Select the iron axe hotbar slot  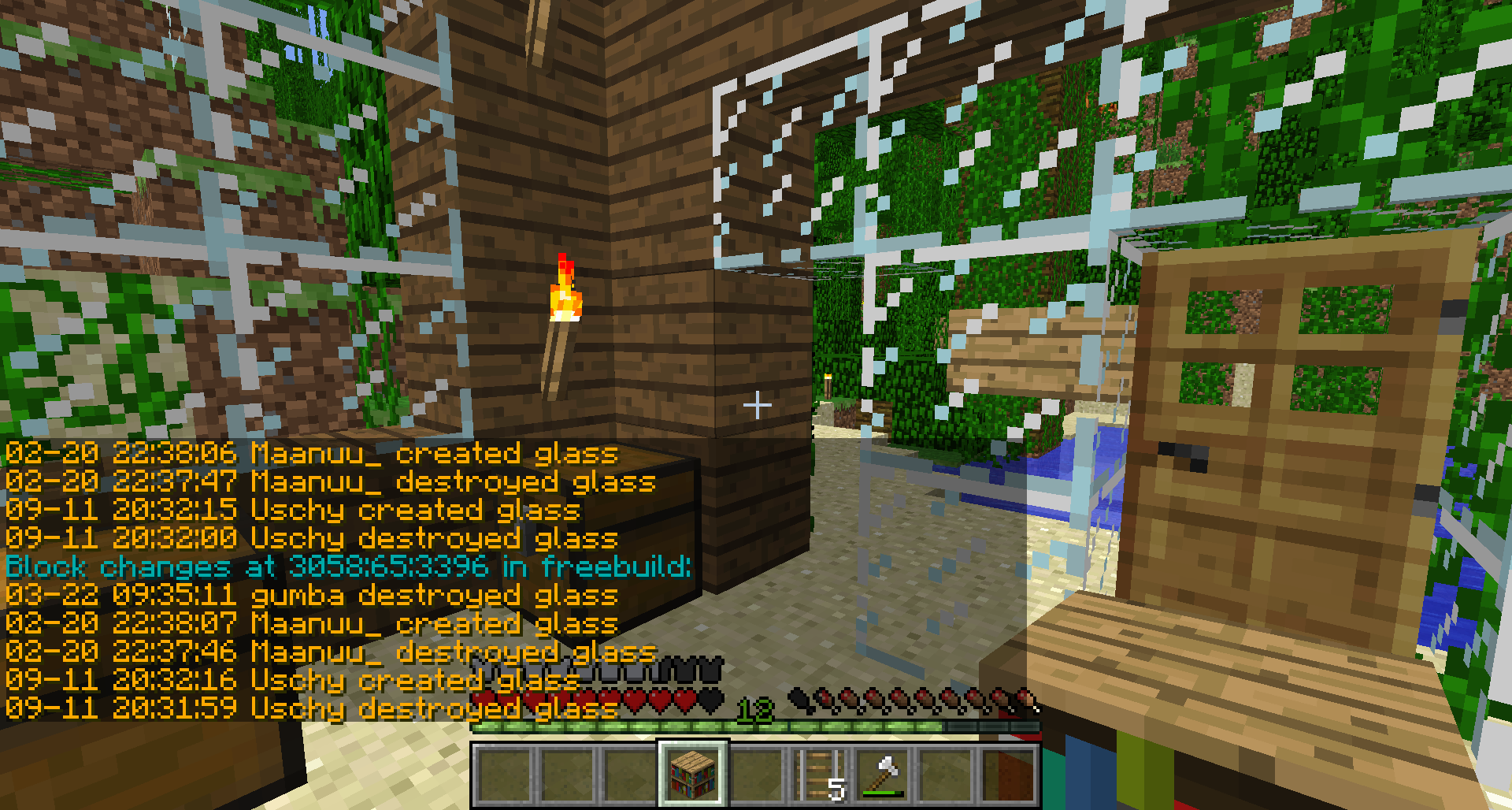(883, 775)
